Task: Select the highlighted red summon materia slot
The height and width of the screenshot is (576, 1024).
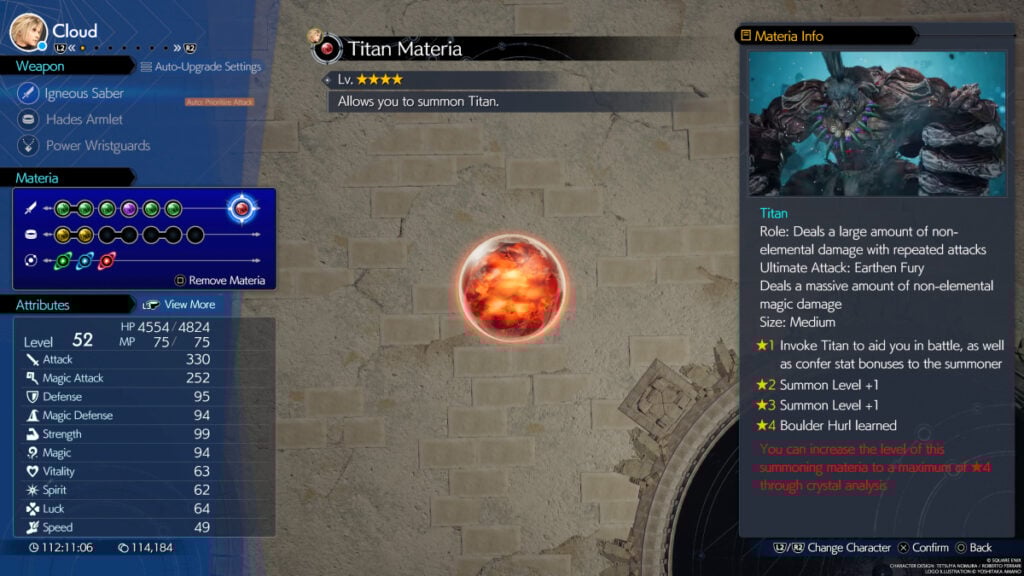Action: click(x=241, y=208)
